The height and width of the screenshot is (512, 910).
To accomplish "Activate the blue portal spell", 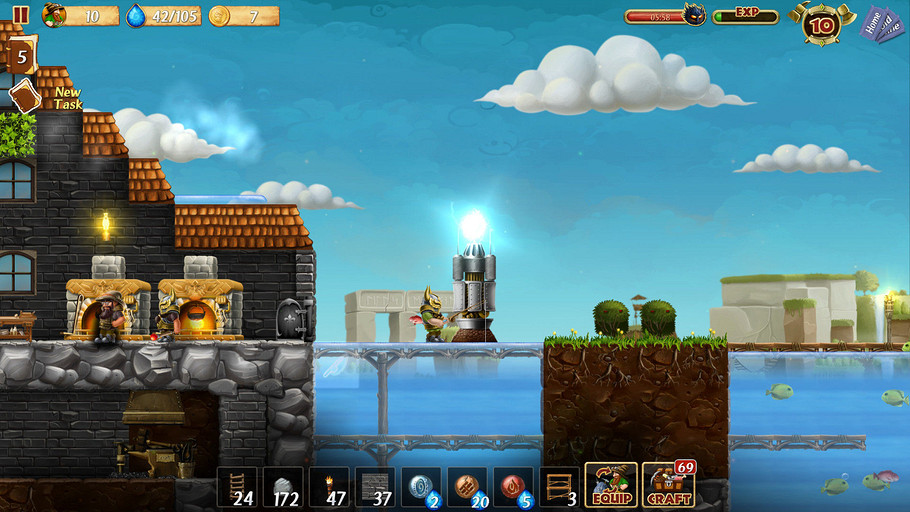I will click(x=421, y=487).
